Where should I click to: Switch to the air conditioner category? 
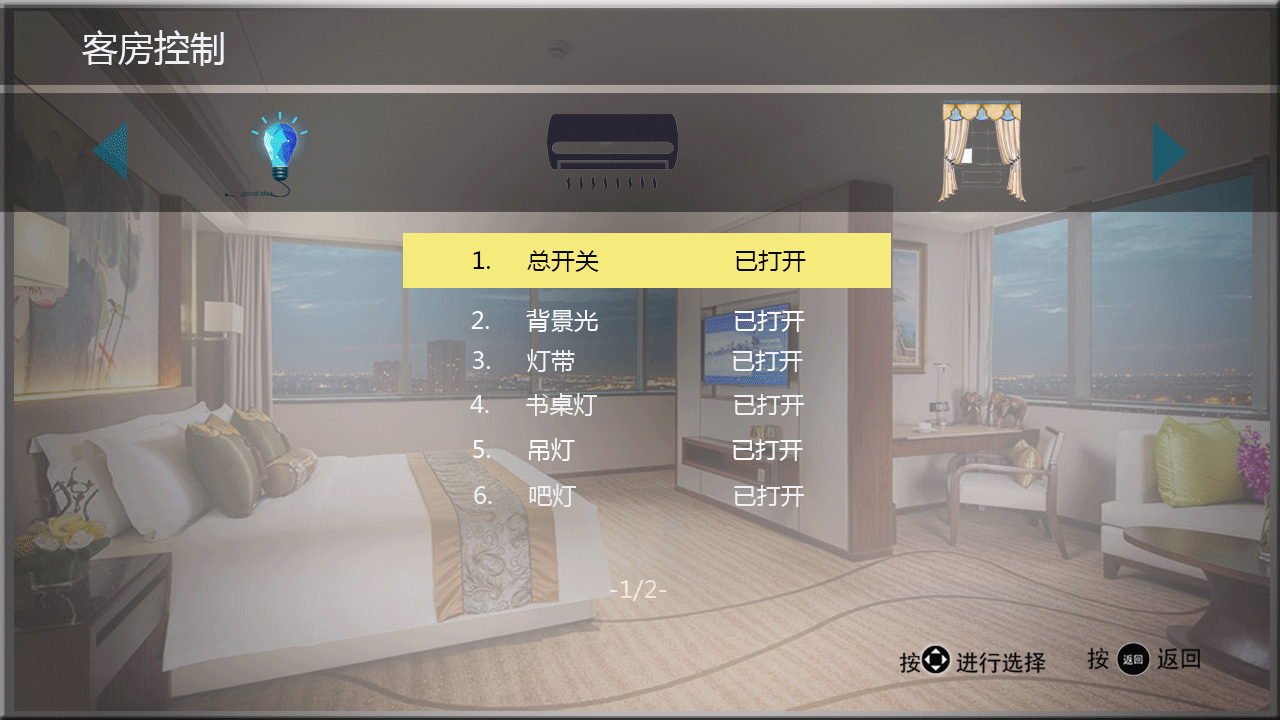[612, 152]
